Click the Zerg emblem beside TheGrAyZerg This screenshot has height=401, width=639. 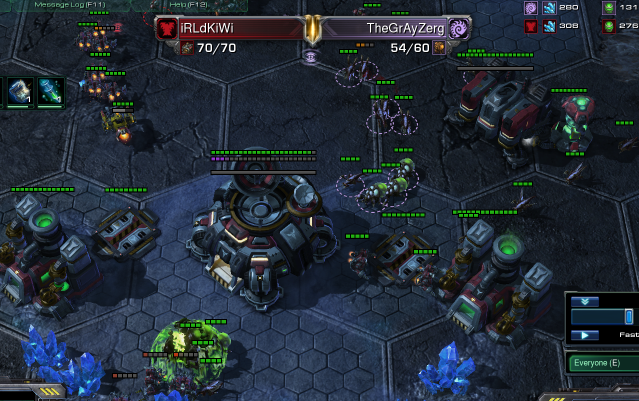coord(459,29)
